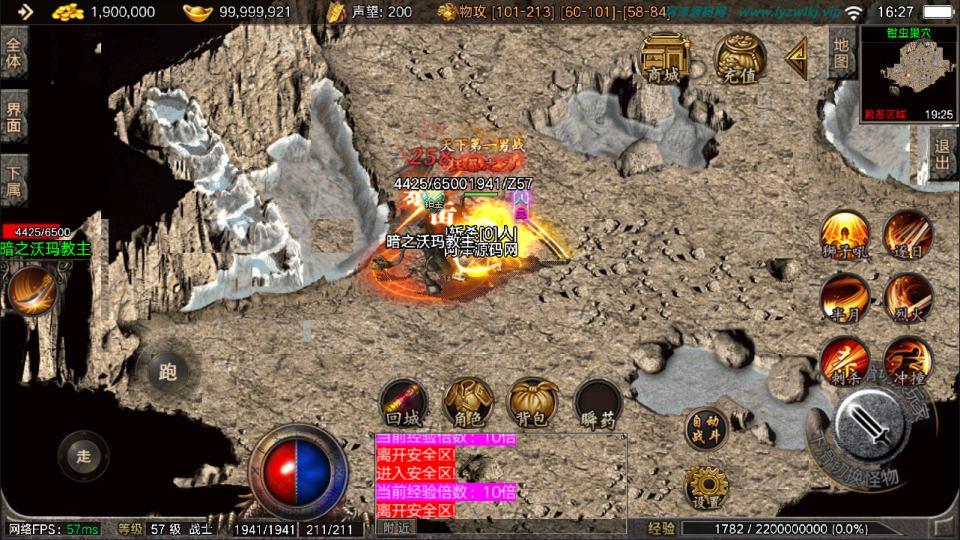Open the 界面 side tab
Image resolution: width=960 pixels, height=540 pixels.
(14, 117)
